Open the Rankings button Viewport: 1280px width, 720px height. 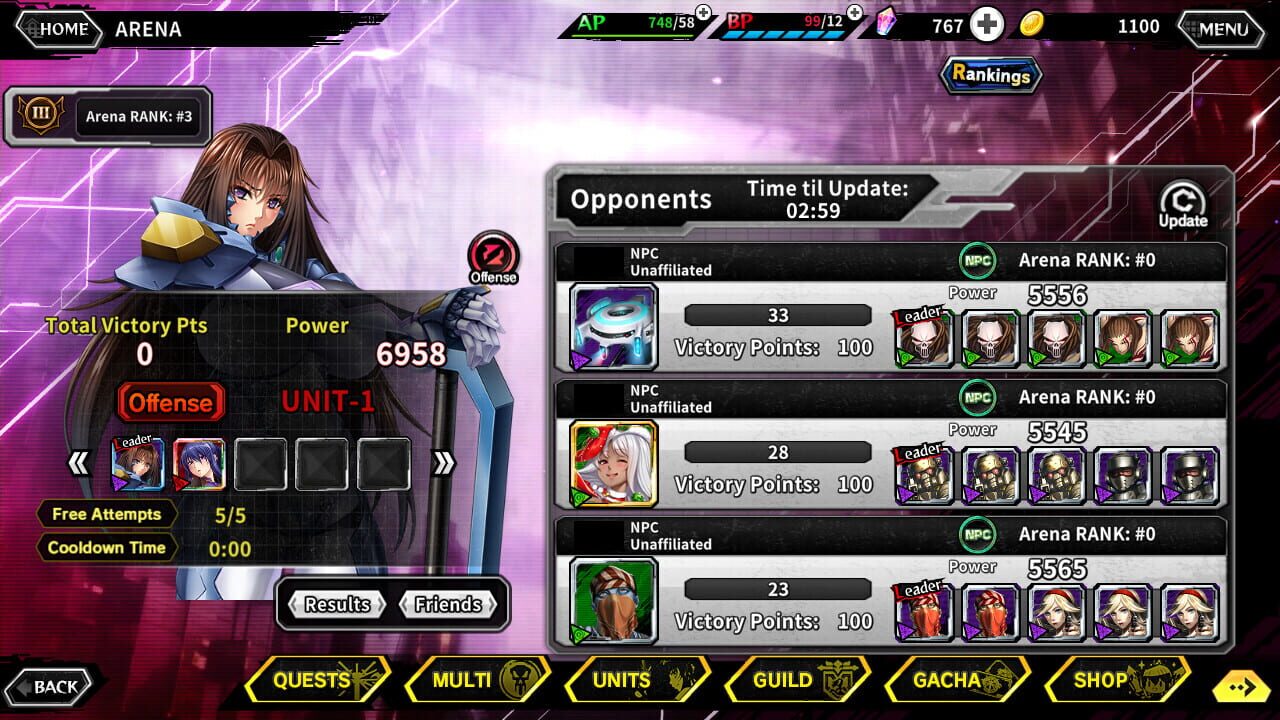coord(989,74)
